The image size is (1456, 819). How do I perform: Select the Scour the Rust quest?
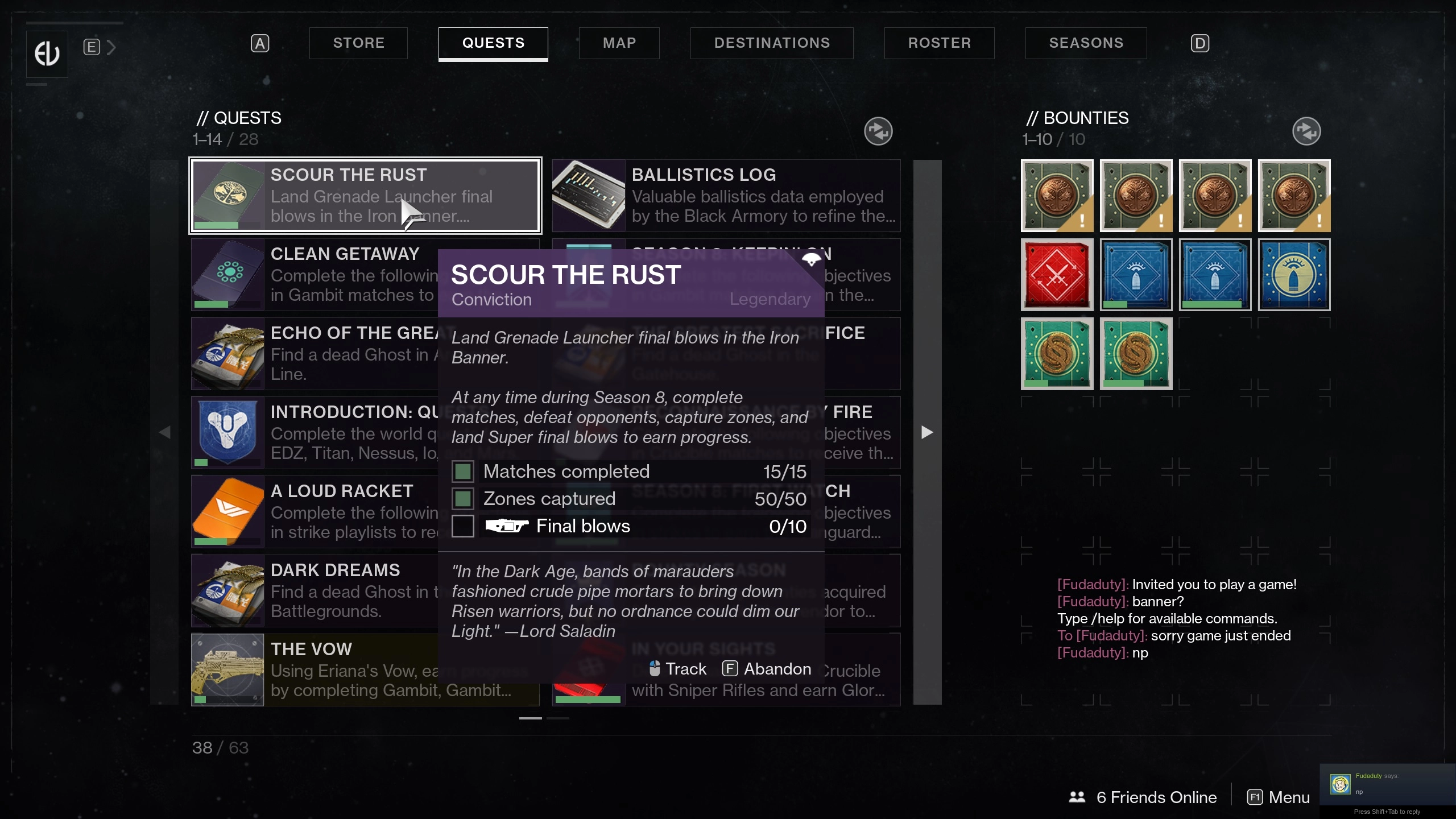click(365, 196)
